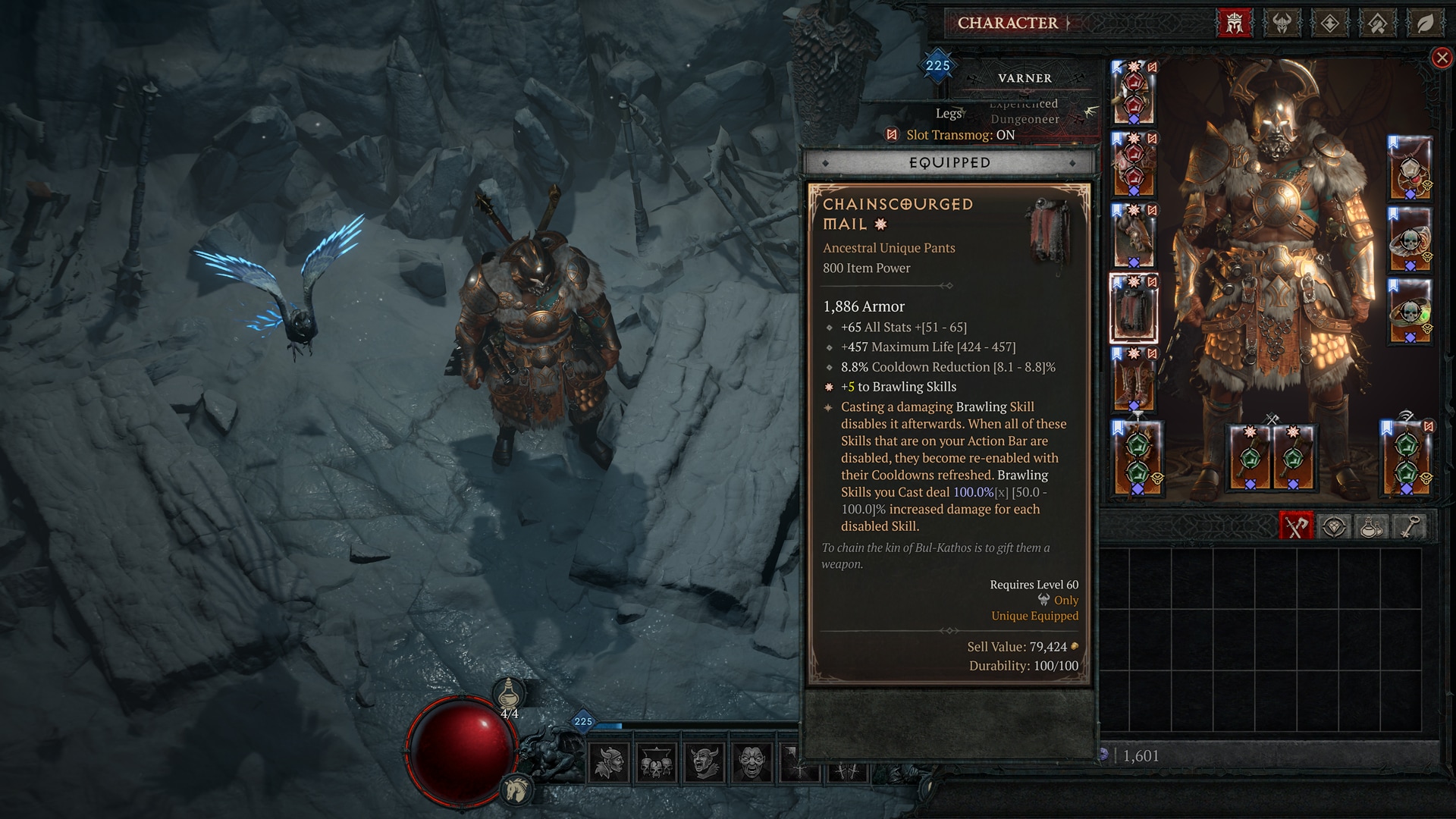1456x819 pixels.
Task: Switch to the horned helmet tab
Action: coord(1282,24)
